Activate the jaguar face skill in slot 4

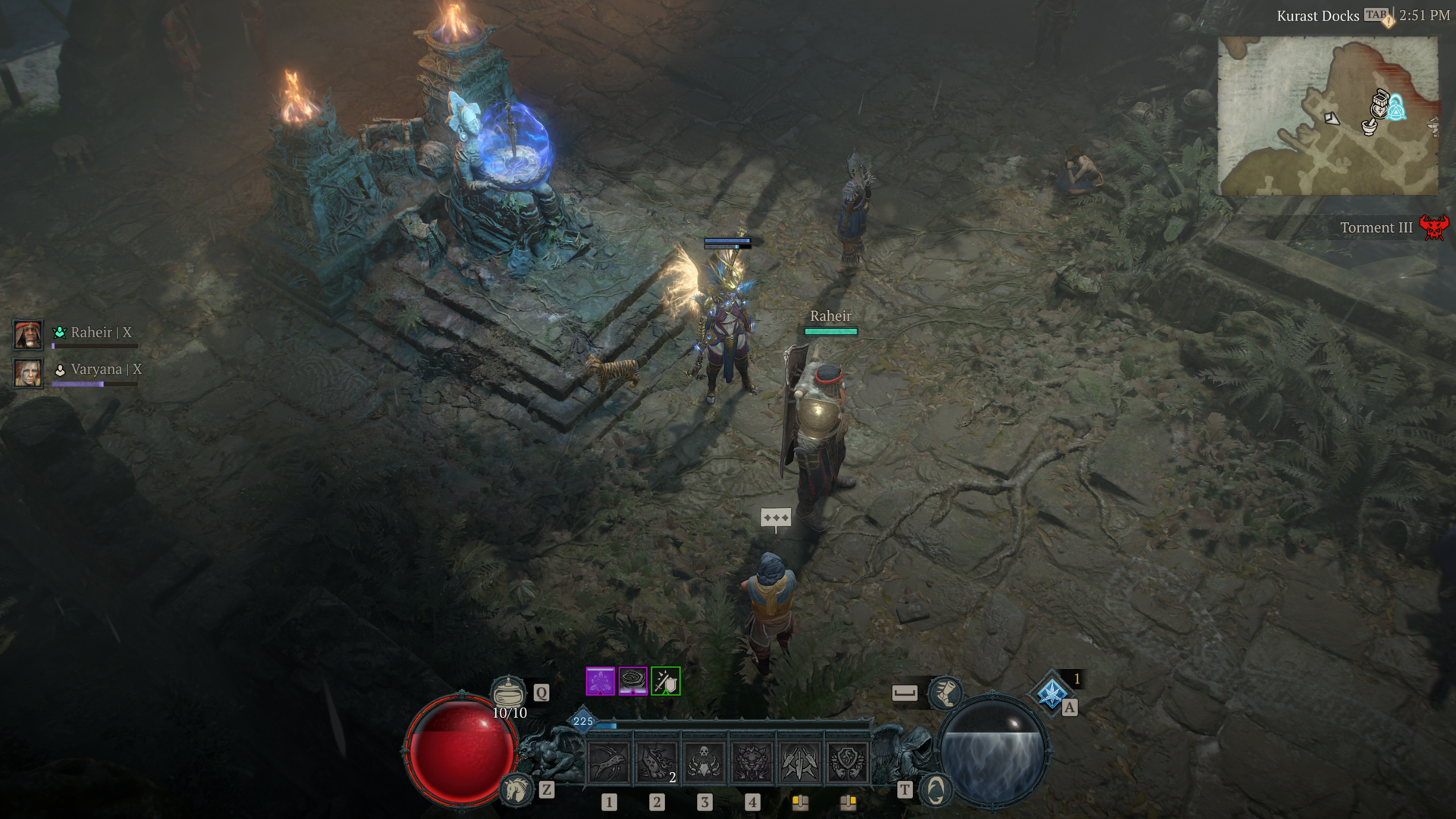(x=752, y=761)
